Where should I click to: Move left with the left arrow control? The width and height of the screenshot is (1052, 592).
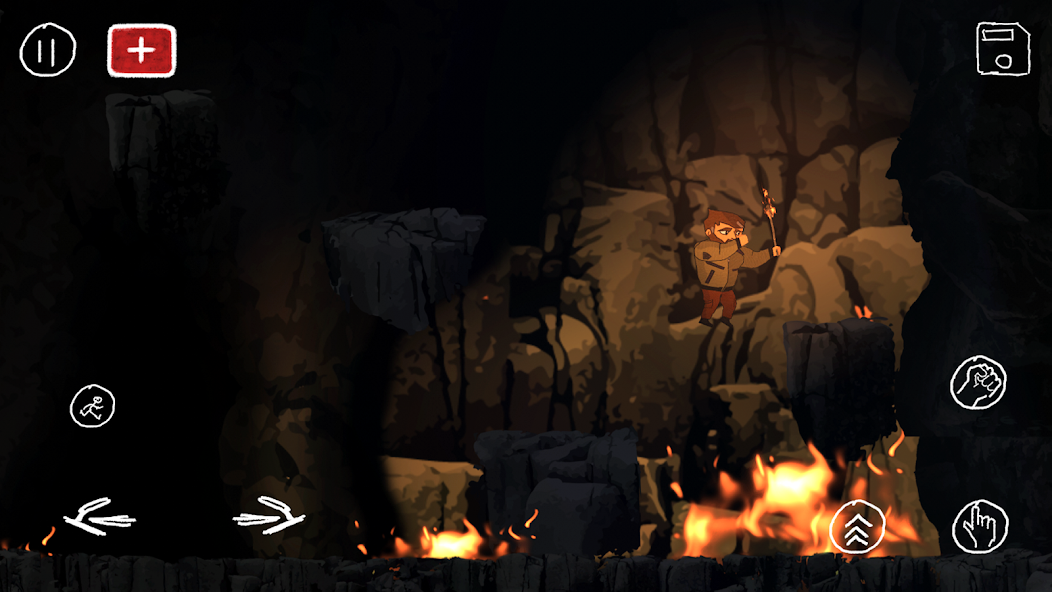click(x=99, y=518)
